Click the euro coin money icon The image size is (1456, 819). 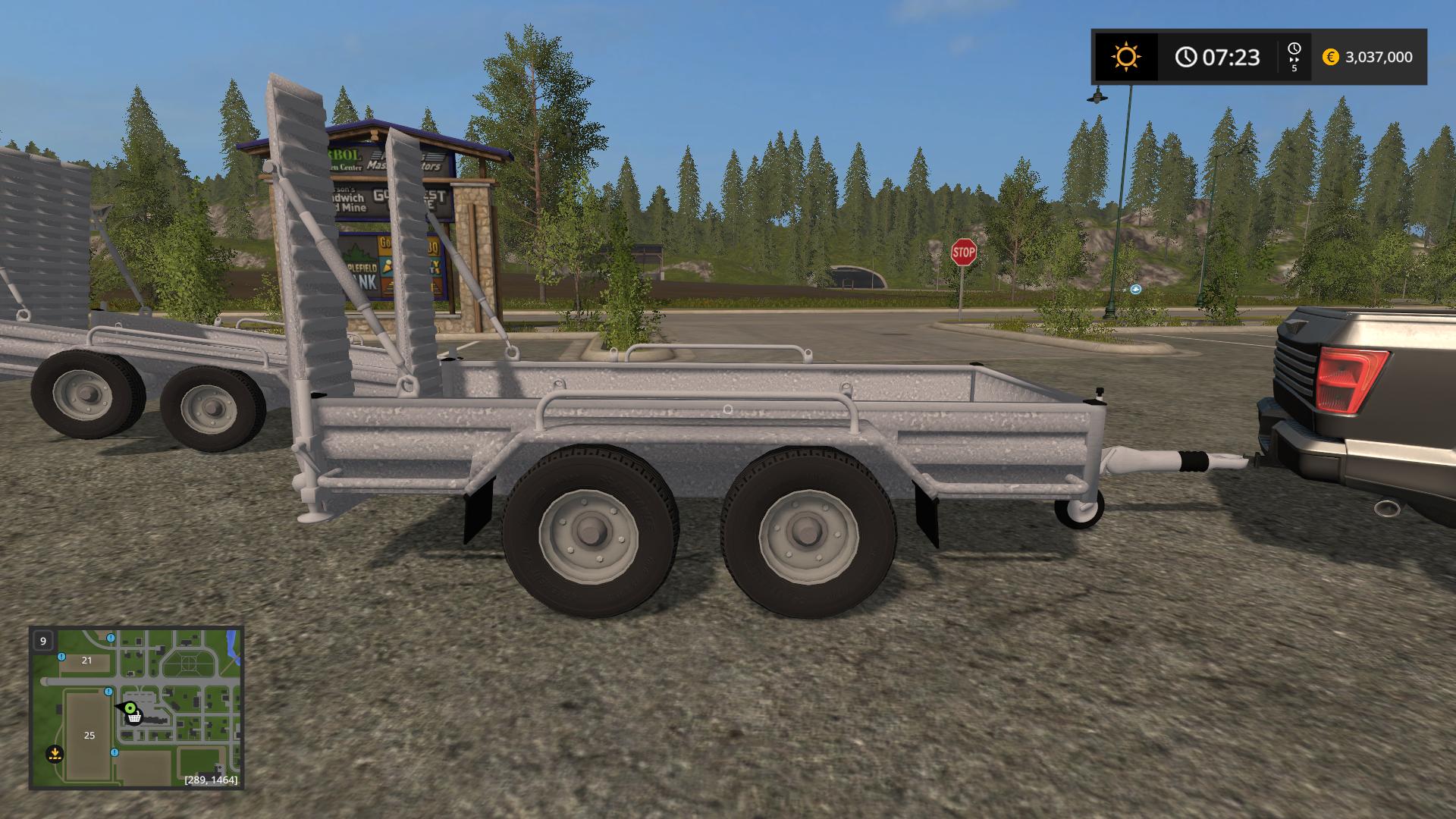point(1330,57)
